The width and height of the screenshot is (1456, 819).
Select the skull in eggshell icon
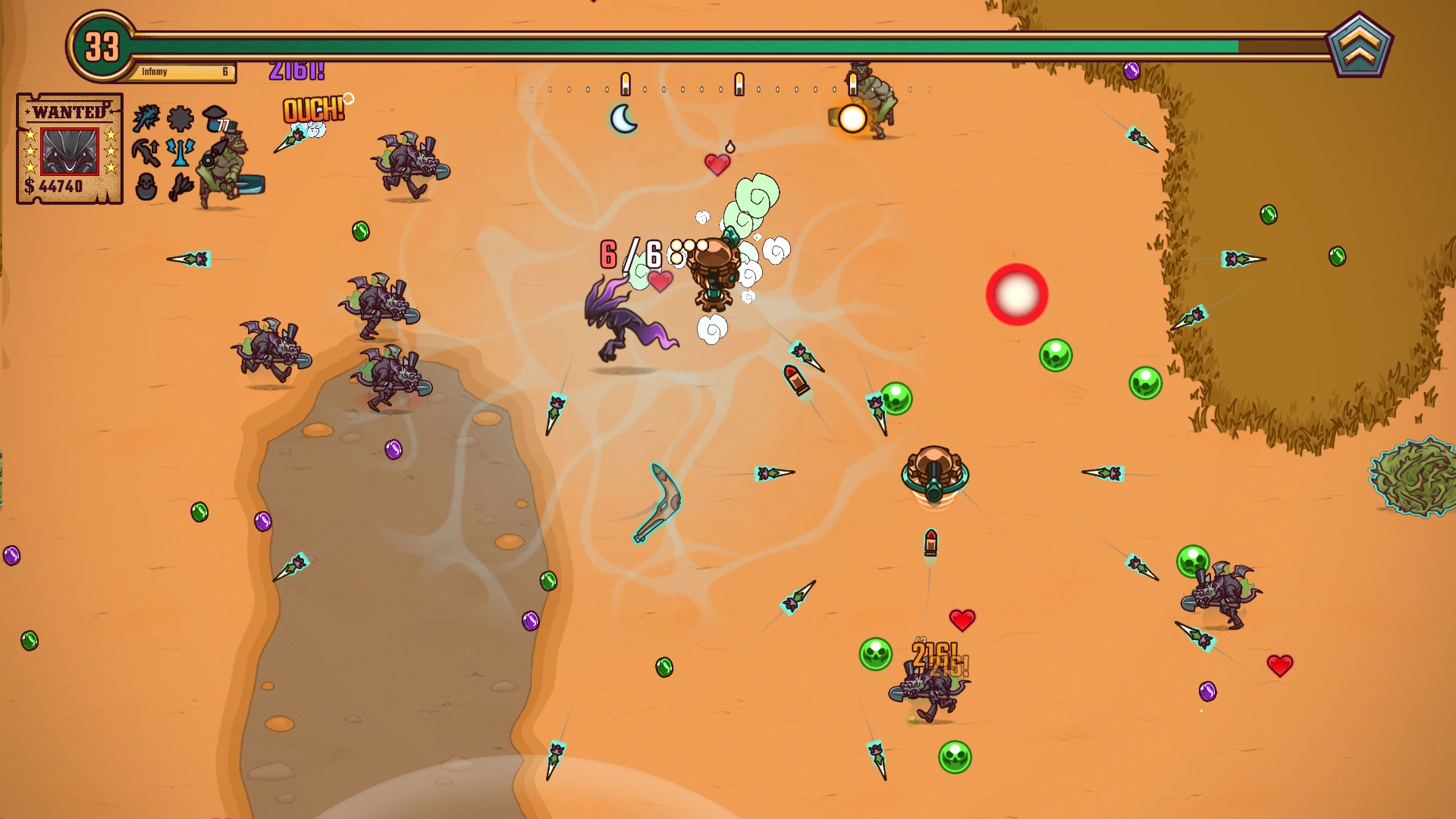(x=146, y=187)
